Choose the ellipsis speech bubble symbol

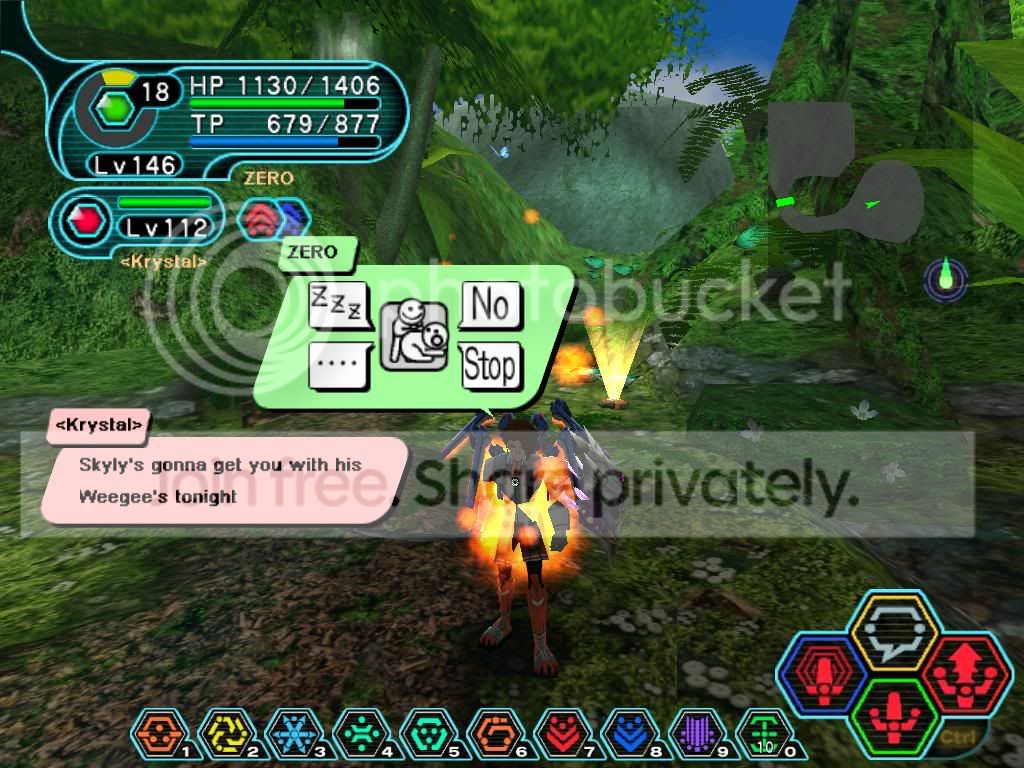[339, 366]
